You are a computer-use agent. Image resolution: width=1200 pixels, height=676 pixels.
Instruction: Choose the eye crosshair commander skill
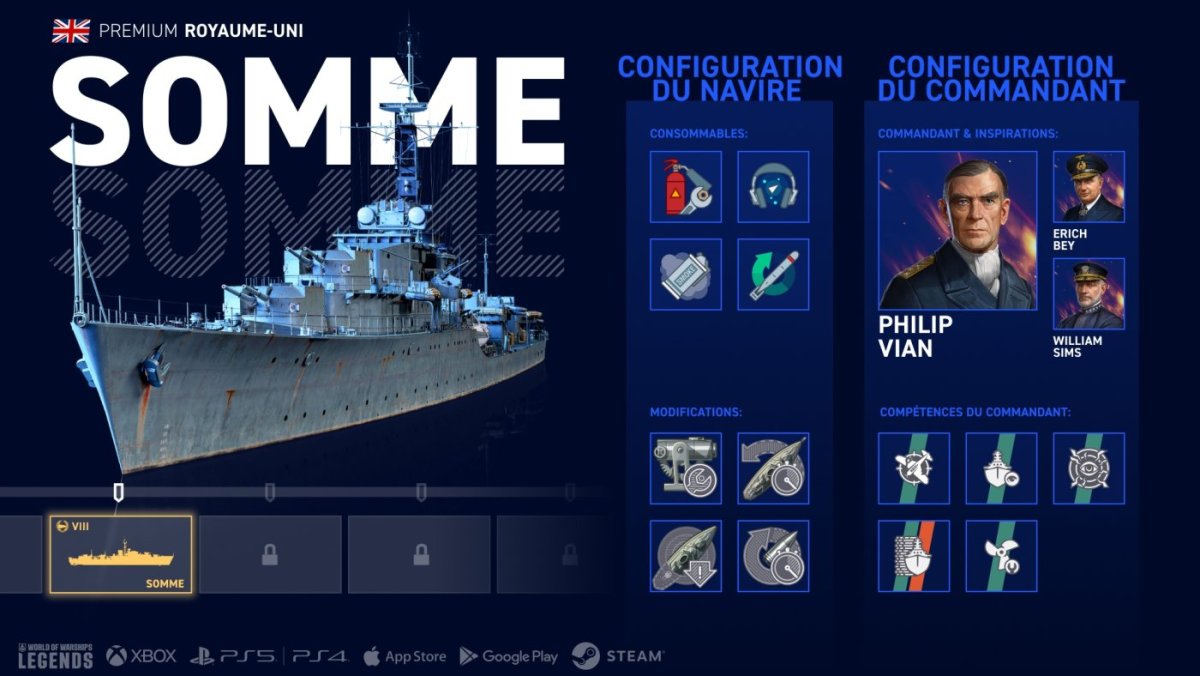tap(1089, 468)
